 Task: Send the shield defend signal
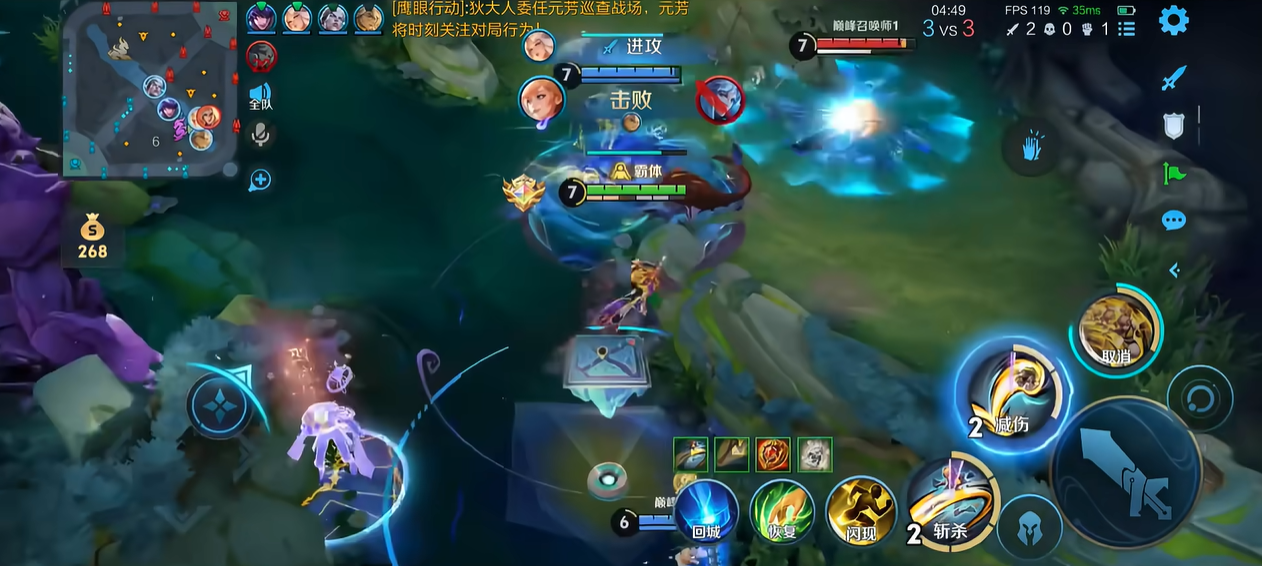tap(1173, 126)
